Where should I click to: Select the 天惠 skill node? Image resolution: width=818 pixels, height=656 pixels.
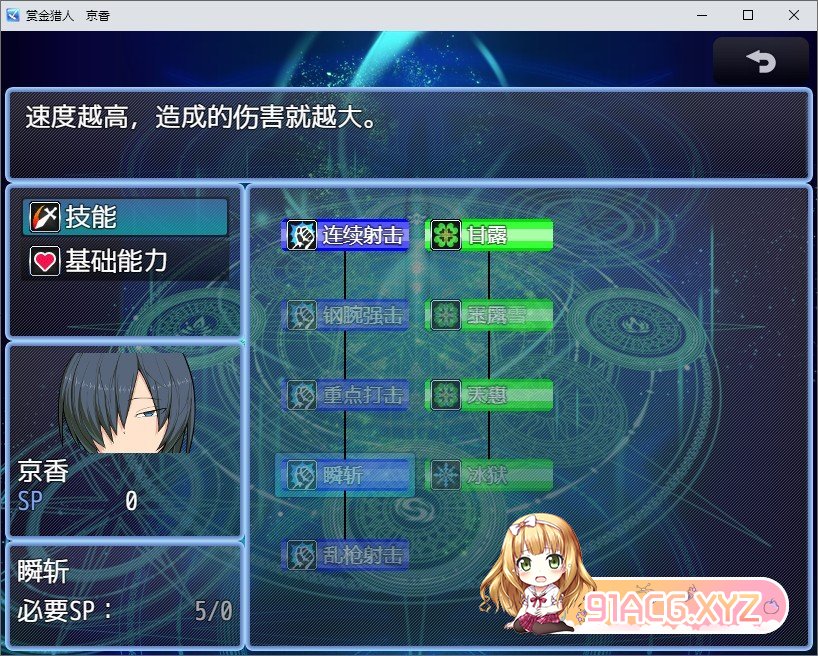point(489,395)
